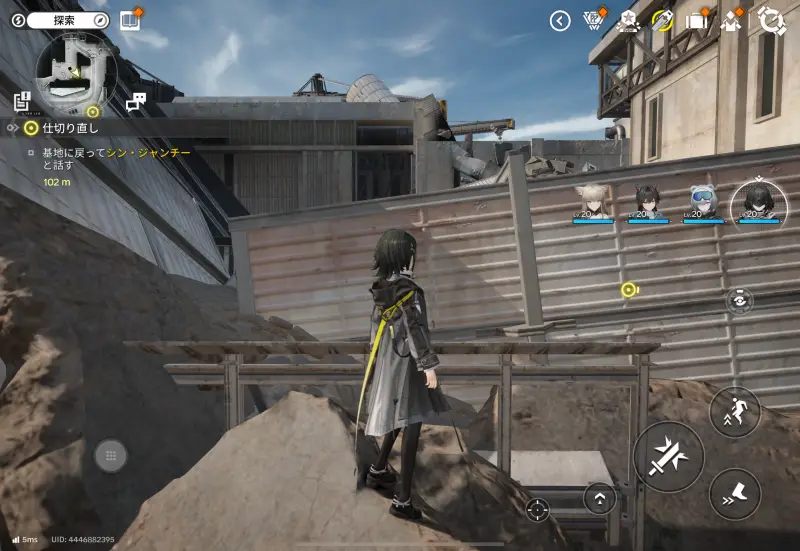Tap the crosshair target lock button
The width and height of the screenshot is (800, 551).
(538, 510)
